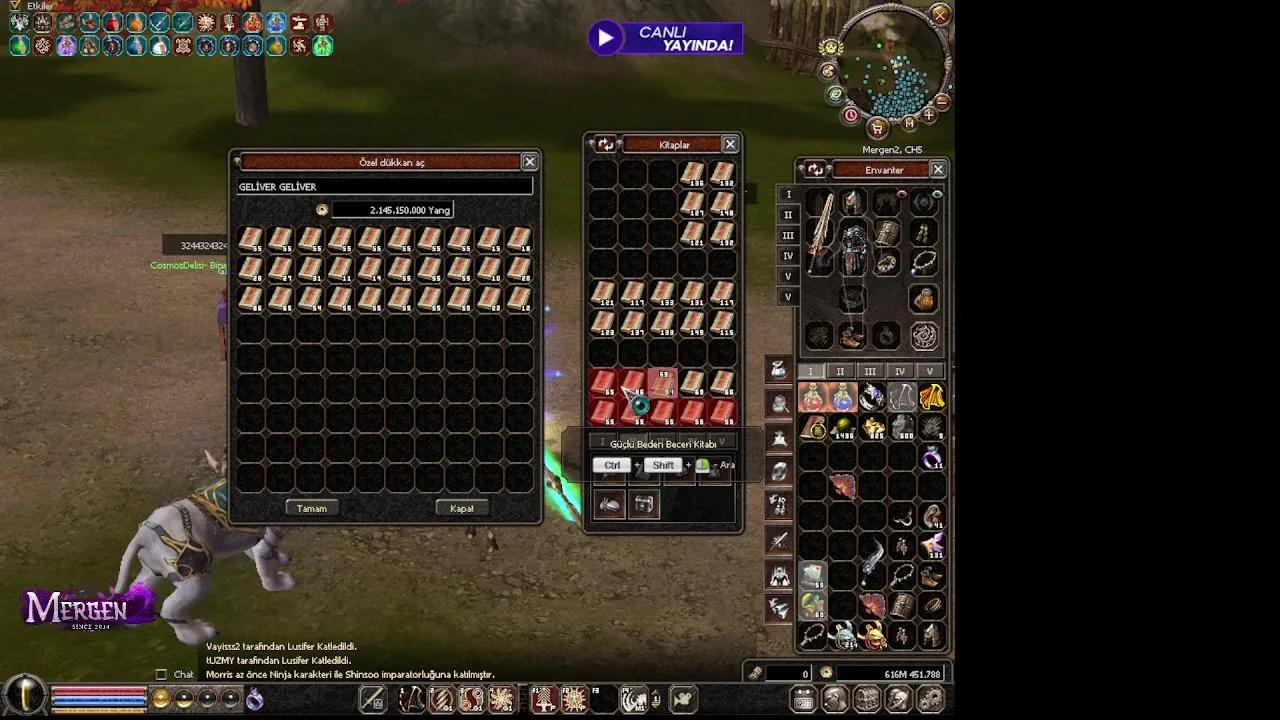The height and width of the screenshot is (720, 1280).
Task: Select the red potion in inventory
Action: (812, 398)
